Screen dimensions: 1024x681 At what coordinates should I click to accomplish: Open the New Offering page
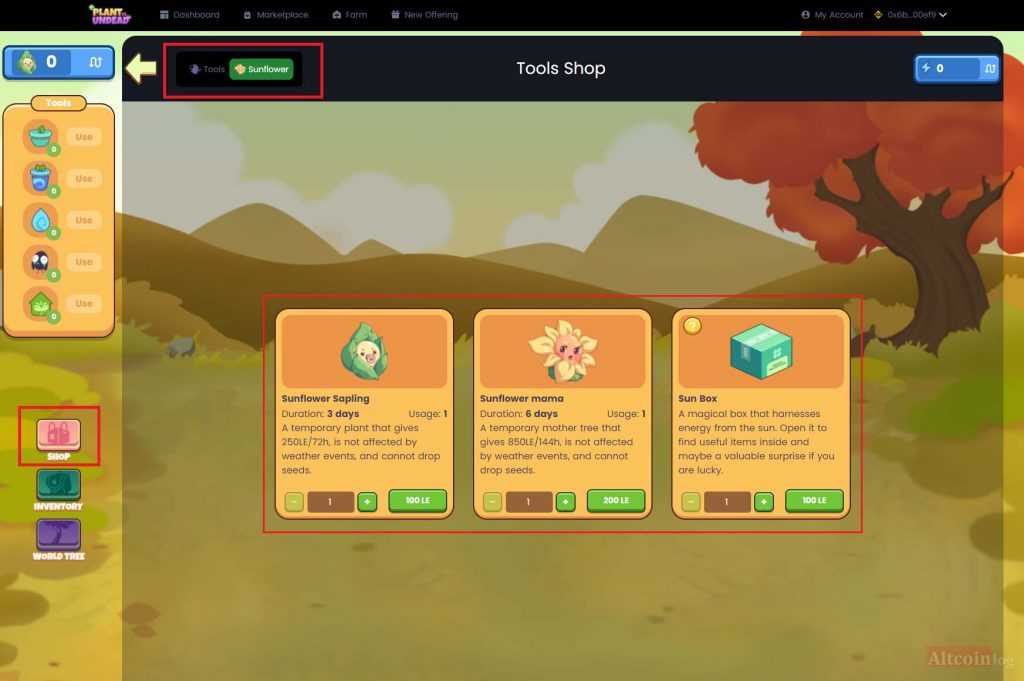tap(424, 15)
